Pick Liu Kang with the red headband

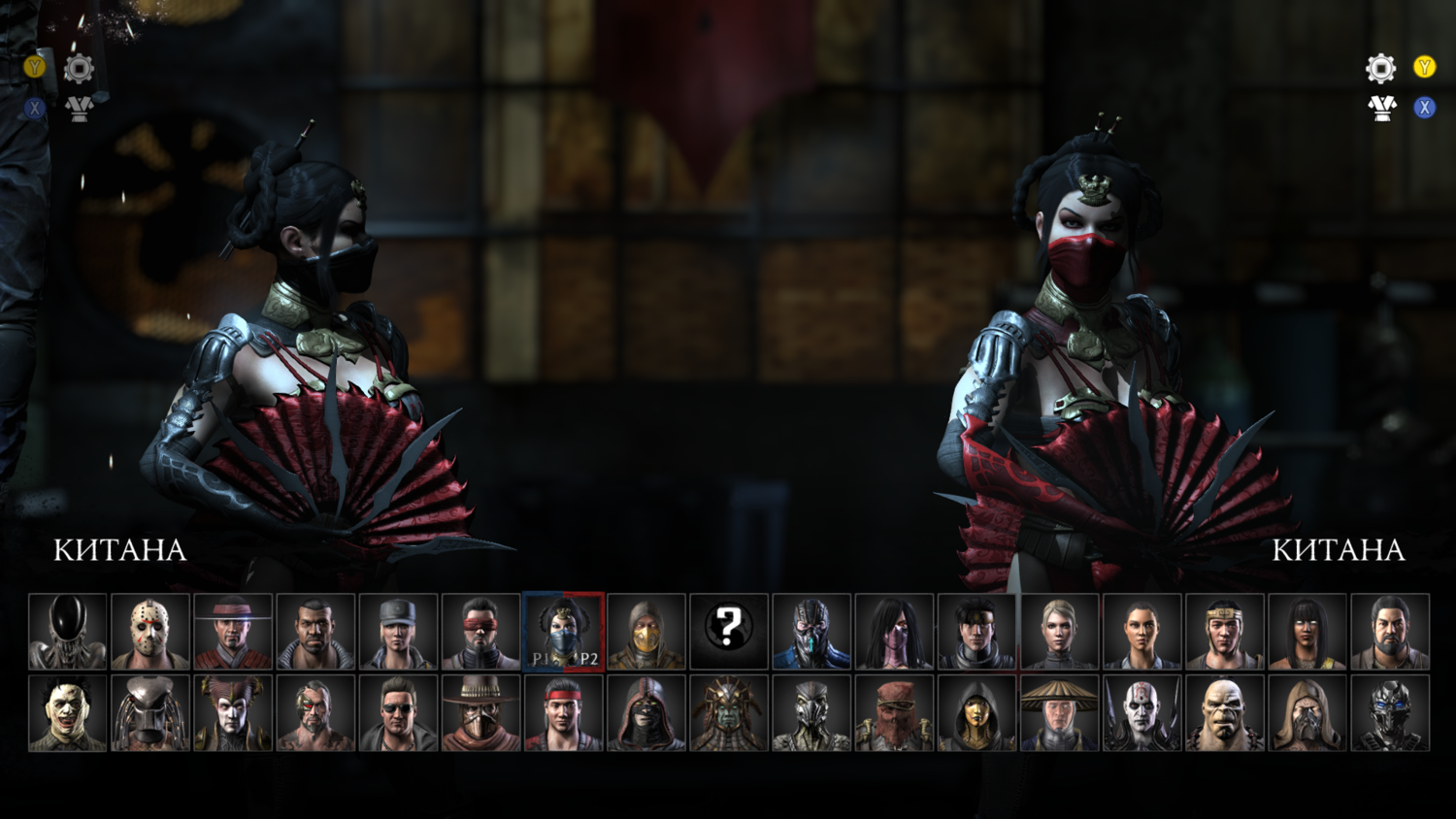[x=563, y=714]
